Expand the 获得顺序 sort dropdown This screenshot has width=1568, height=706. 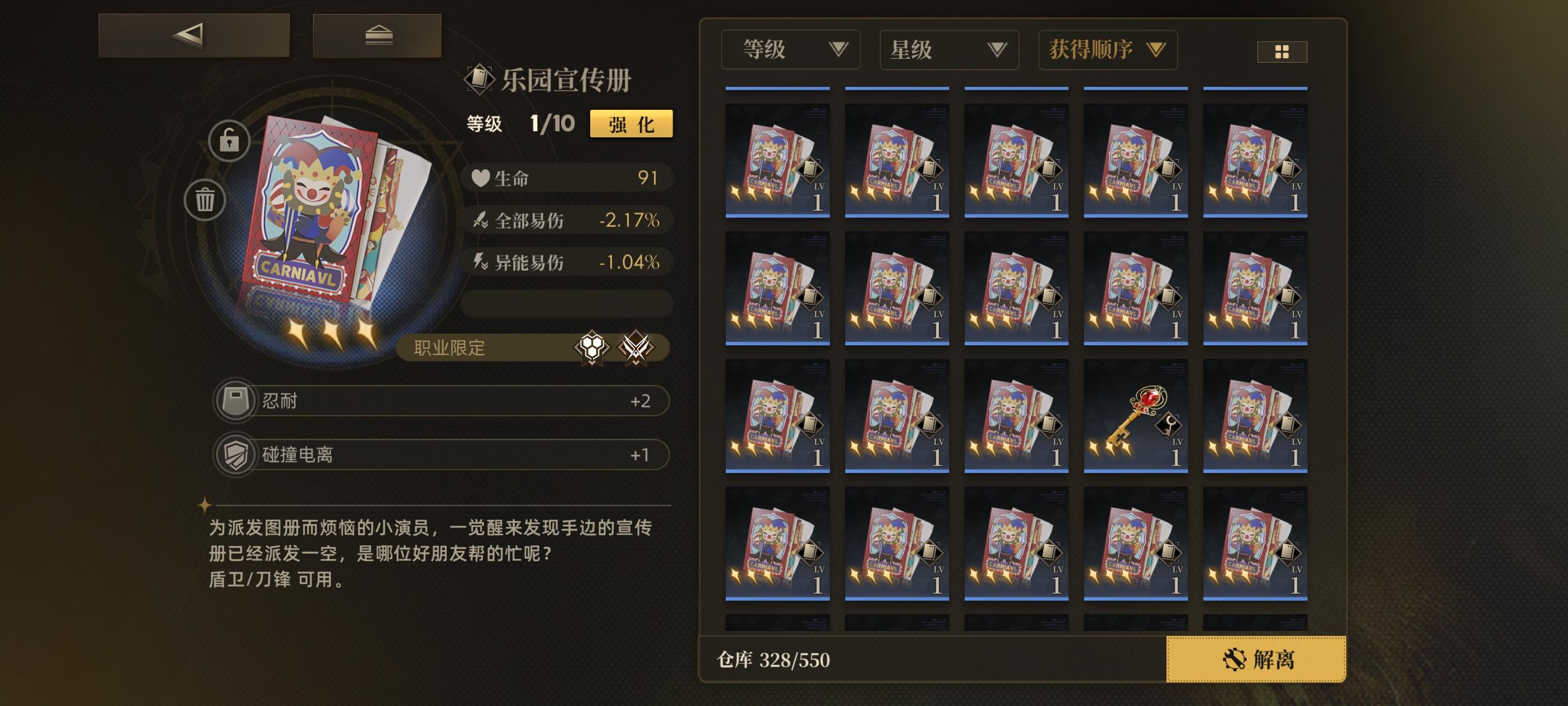[1108, 50]
